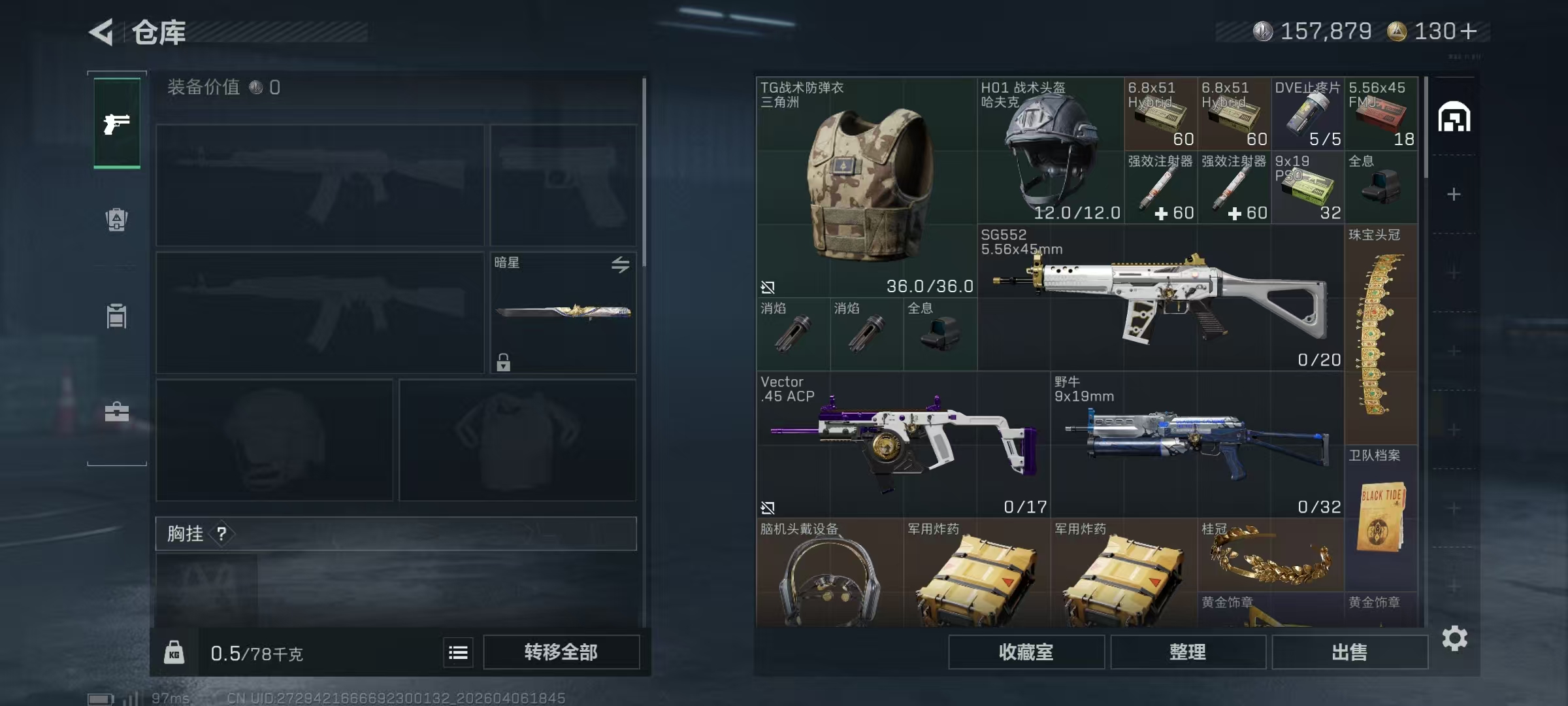Switch to the pistol weapons tab

point(117,123)
